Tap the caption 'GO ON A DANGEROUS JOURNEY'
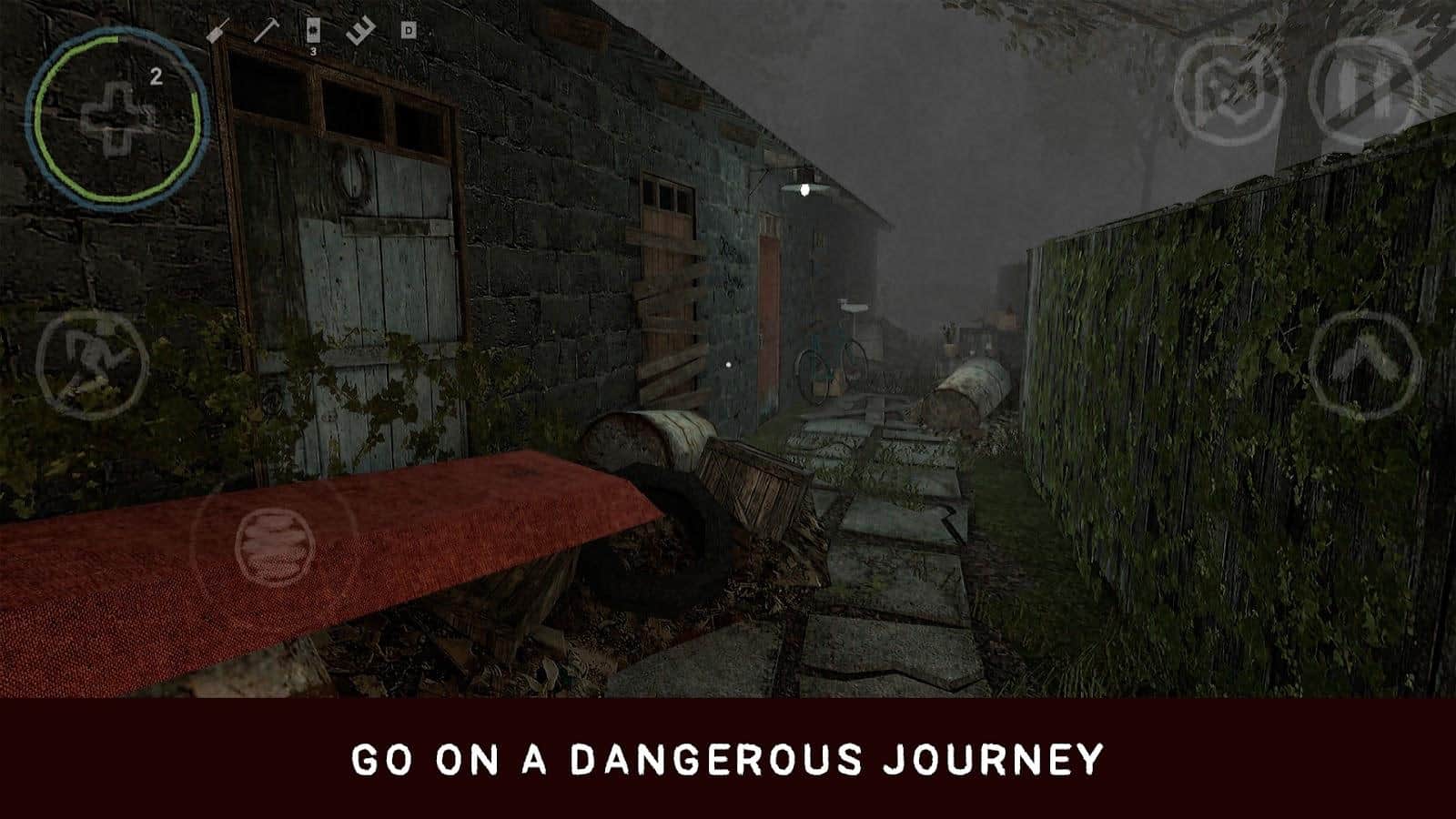1456x819 pixels. click(728, 758)
